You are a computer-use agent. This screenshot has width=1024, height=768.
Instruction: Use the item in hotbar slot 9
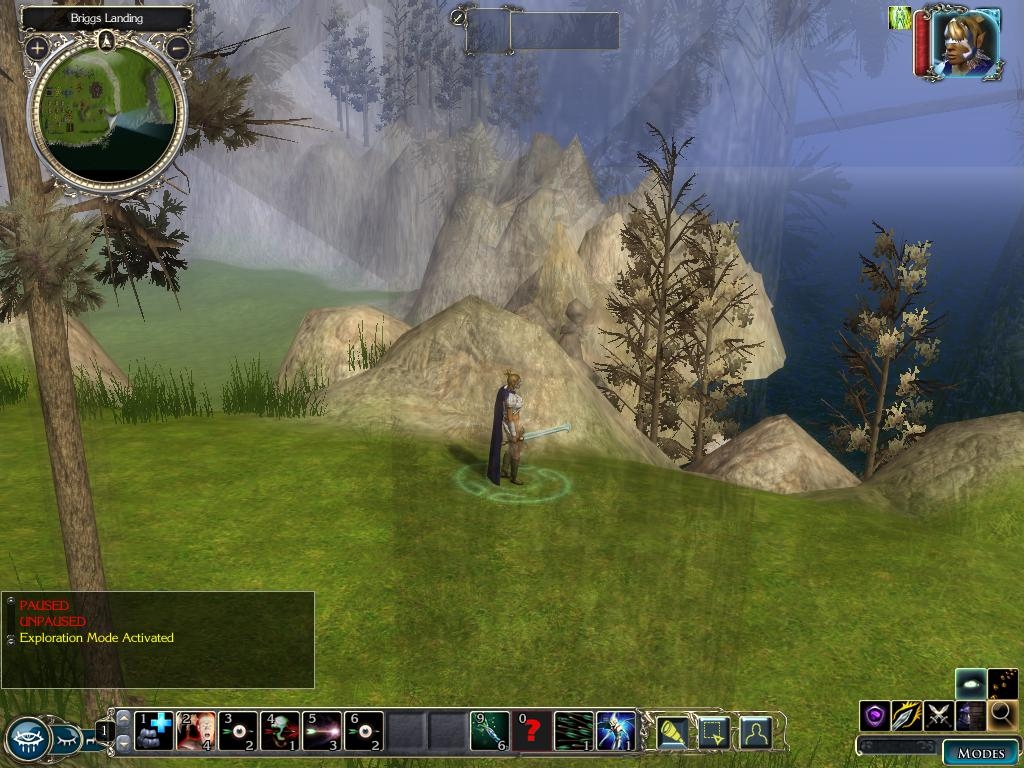[x=490, y=731]
